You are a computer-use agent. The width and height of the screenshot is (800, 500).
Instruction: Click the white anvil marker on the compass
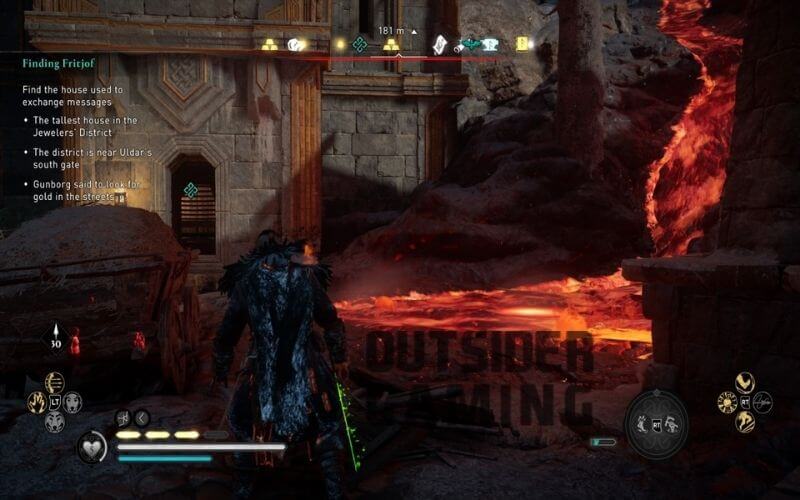pos(490,44)
